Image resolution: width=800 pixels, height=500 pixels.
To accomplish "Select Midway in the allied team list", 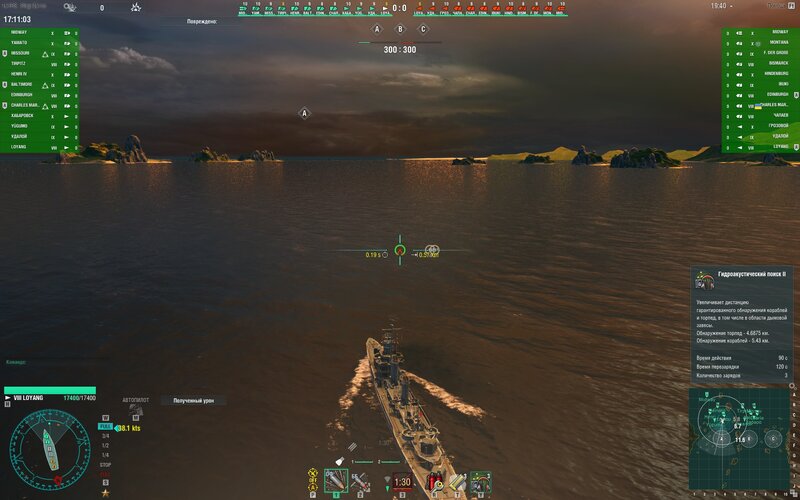I will (x=22, y=32).
